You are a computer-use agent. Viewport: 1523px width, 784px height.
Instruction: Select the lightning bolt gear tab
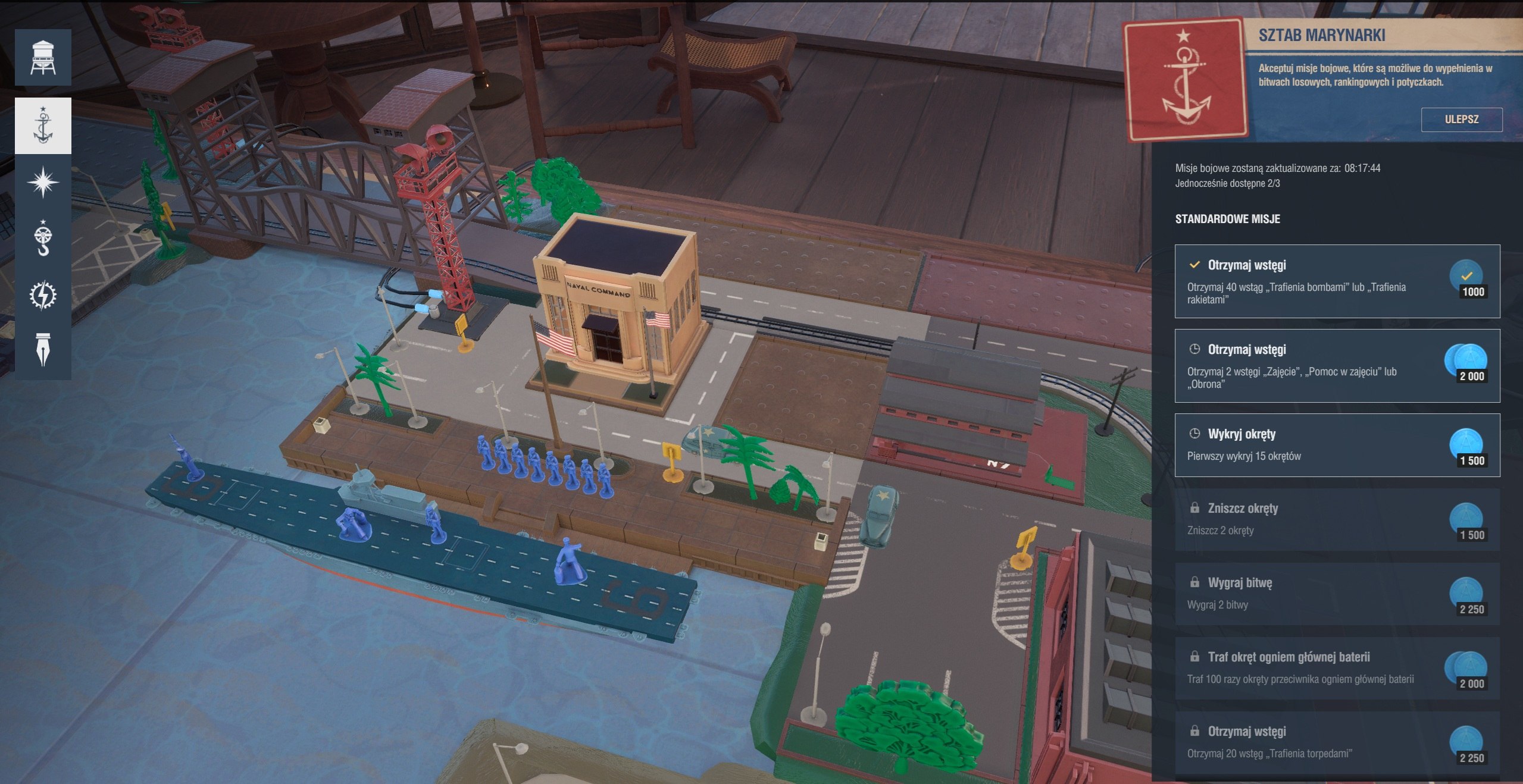[43, 295]
